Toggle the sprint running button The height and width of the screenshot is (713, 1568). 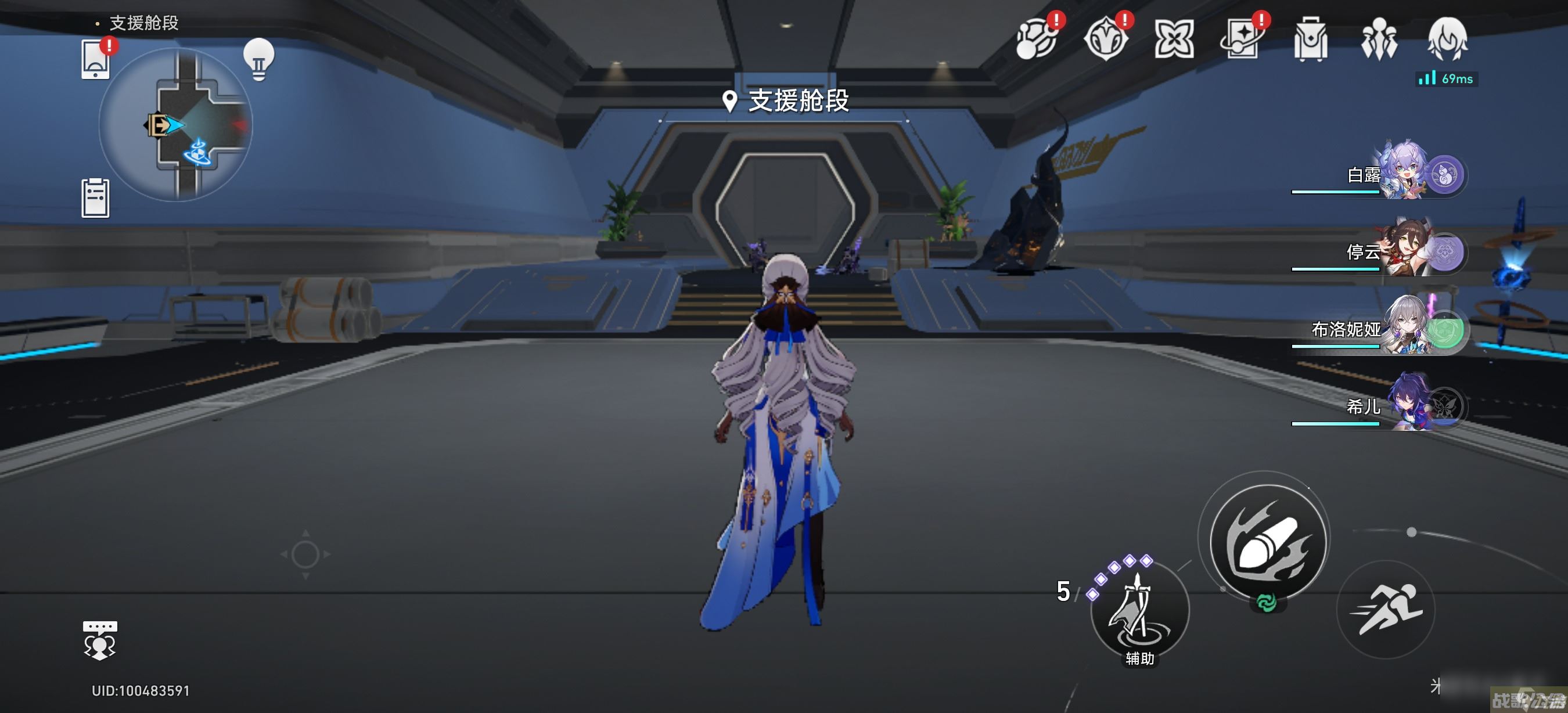(x=1386, y=608)
